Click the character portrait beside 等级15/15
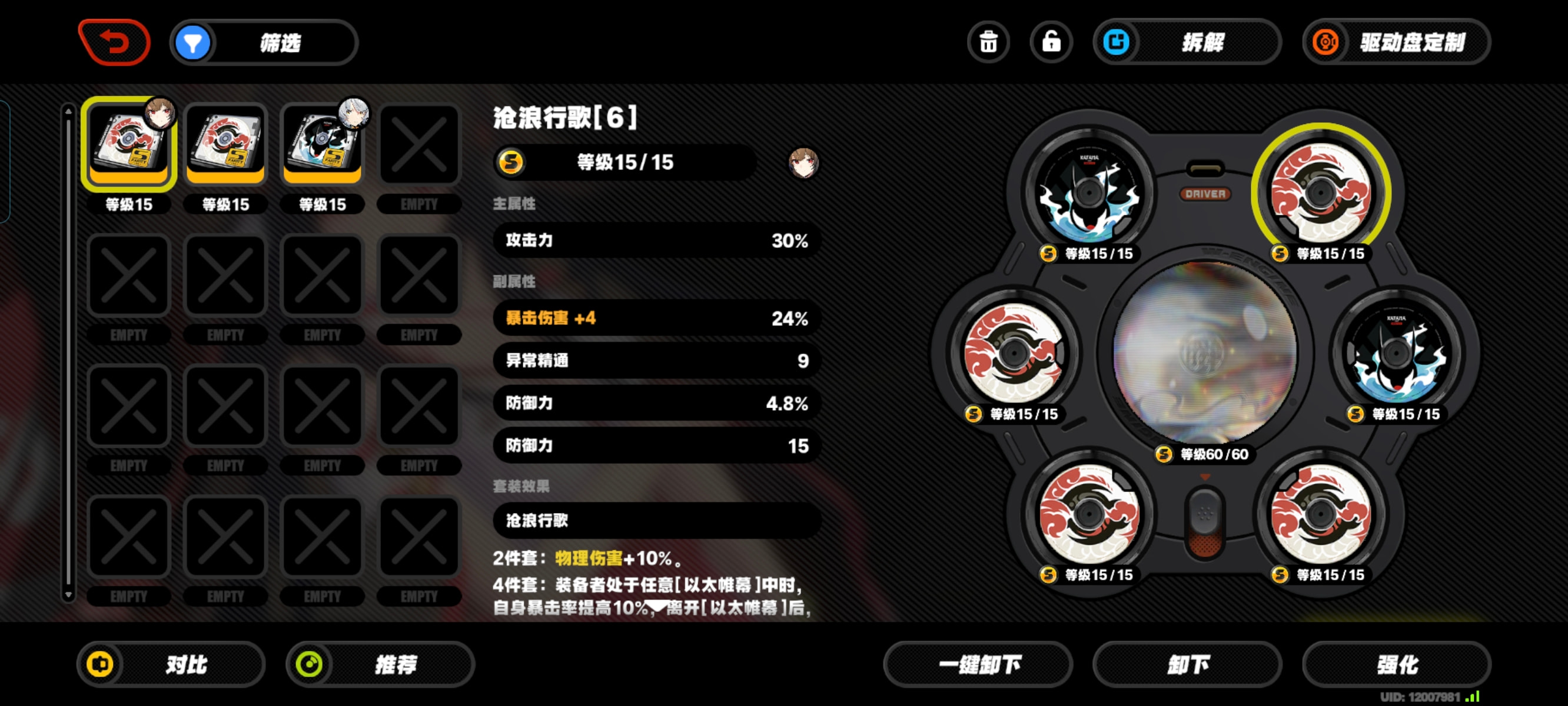The image size is (1568, 706). point(803,162)
